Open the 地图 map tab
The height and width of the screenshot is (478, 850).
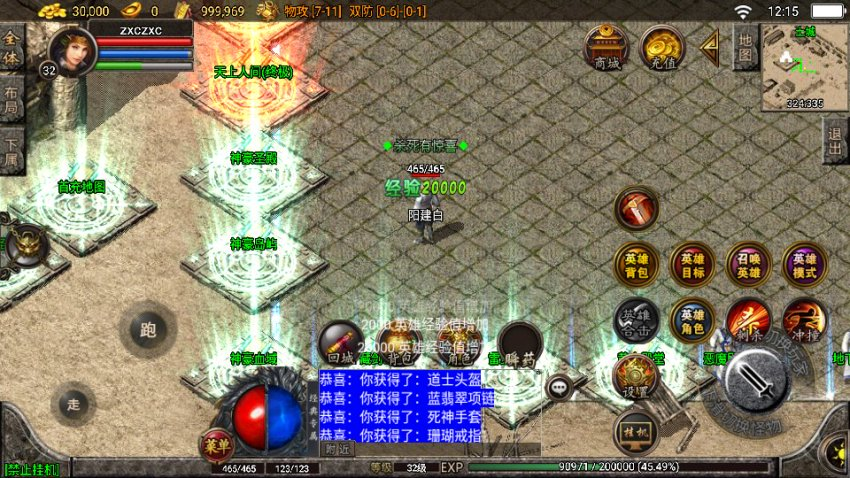click(x=745, y=47)
